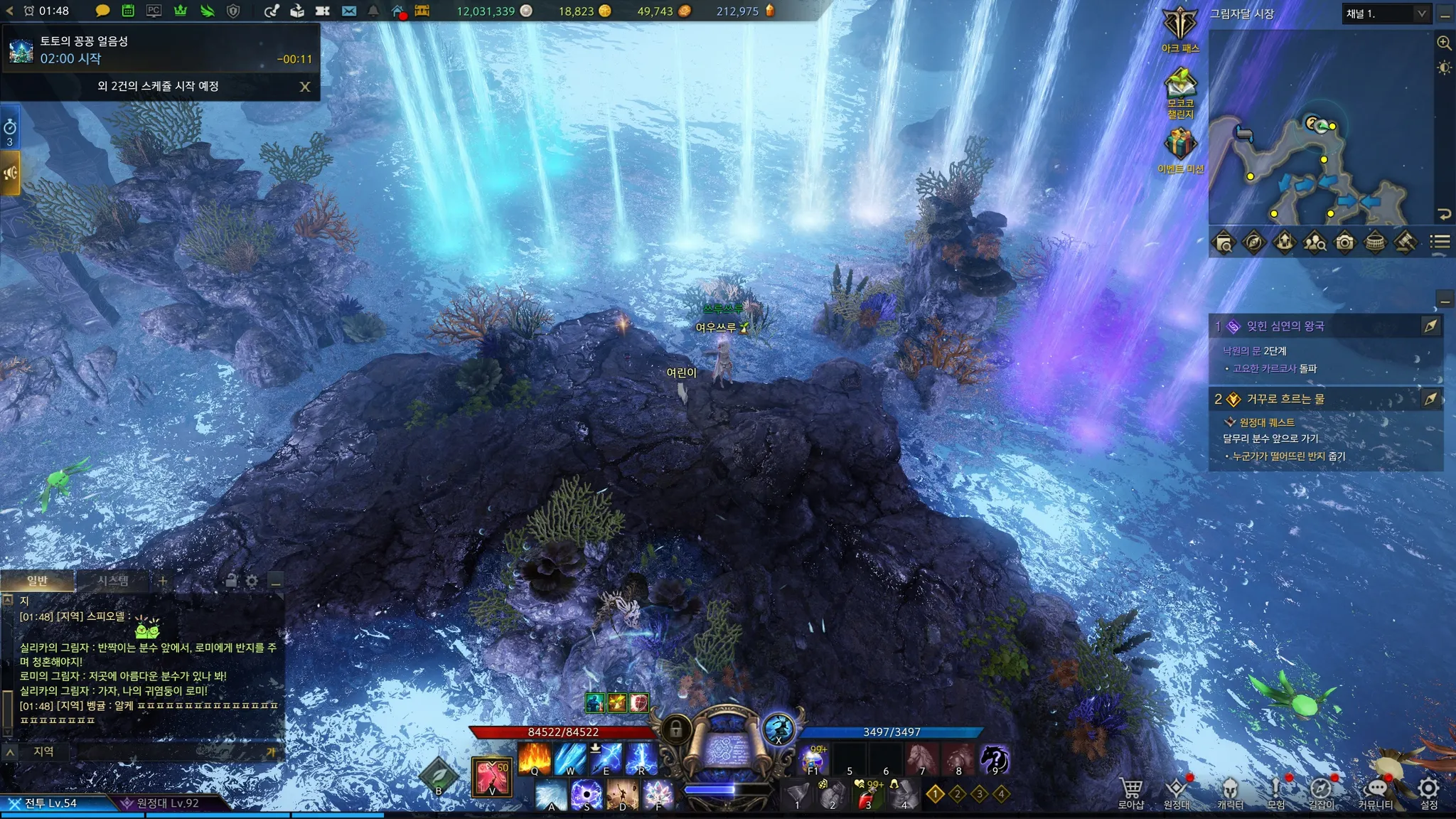Open the 로아샵 shop menu

coord(1130,792)
